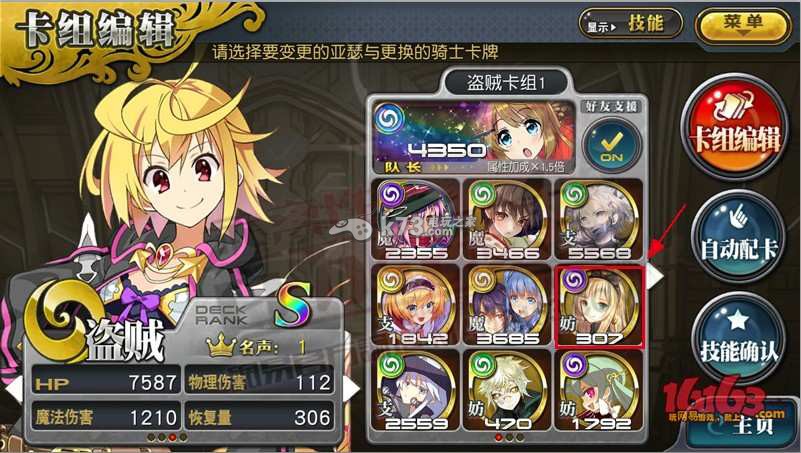Show next deck with white right arrow
This screenshot has width=801, height=453.
(654, 277)
